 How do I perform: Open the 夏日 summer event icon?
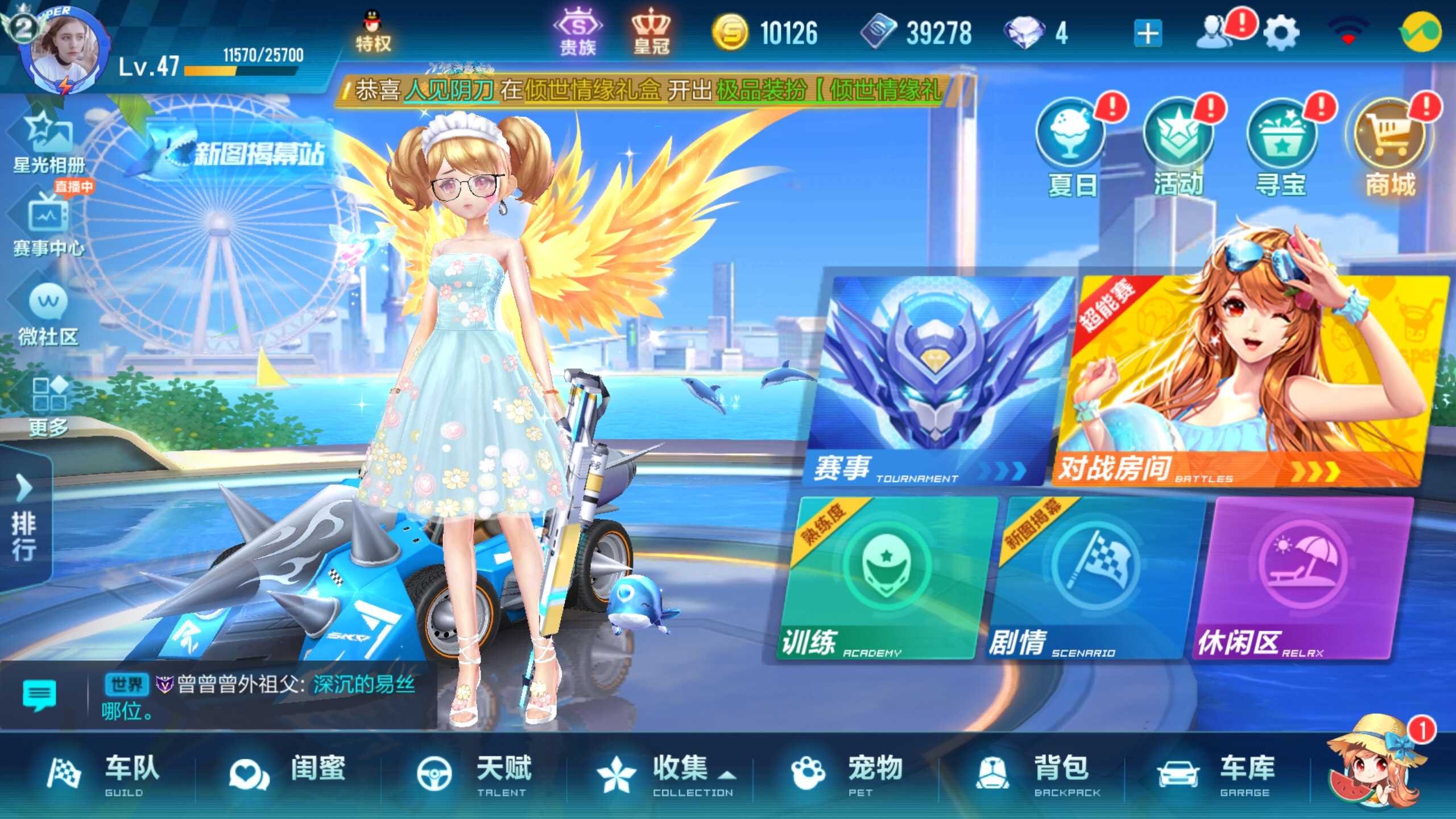point(1071,139)
